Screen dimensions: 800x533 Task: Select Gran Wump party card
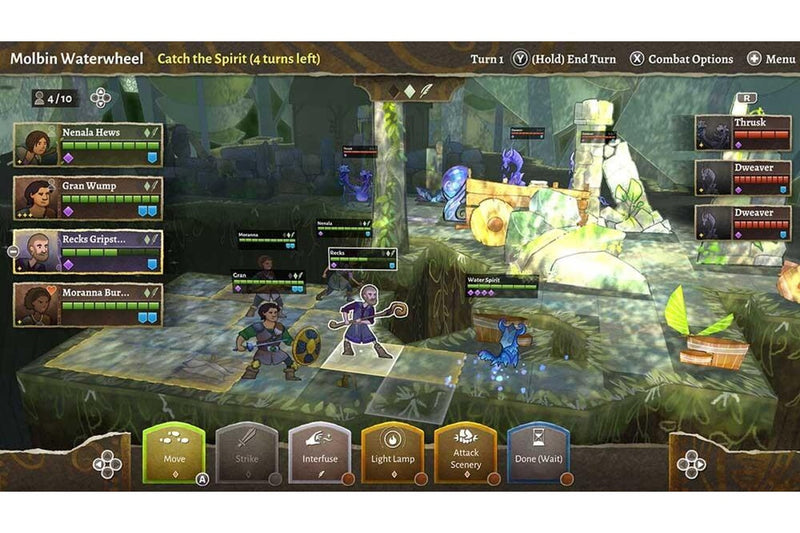(x=88, y=198)
